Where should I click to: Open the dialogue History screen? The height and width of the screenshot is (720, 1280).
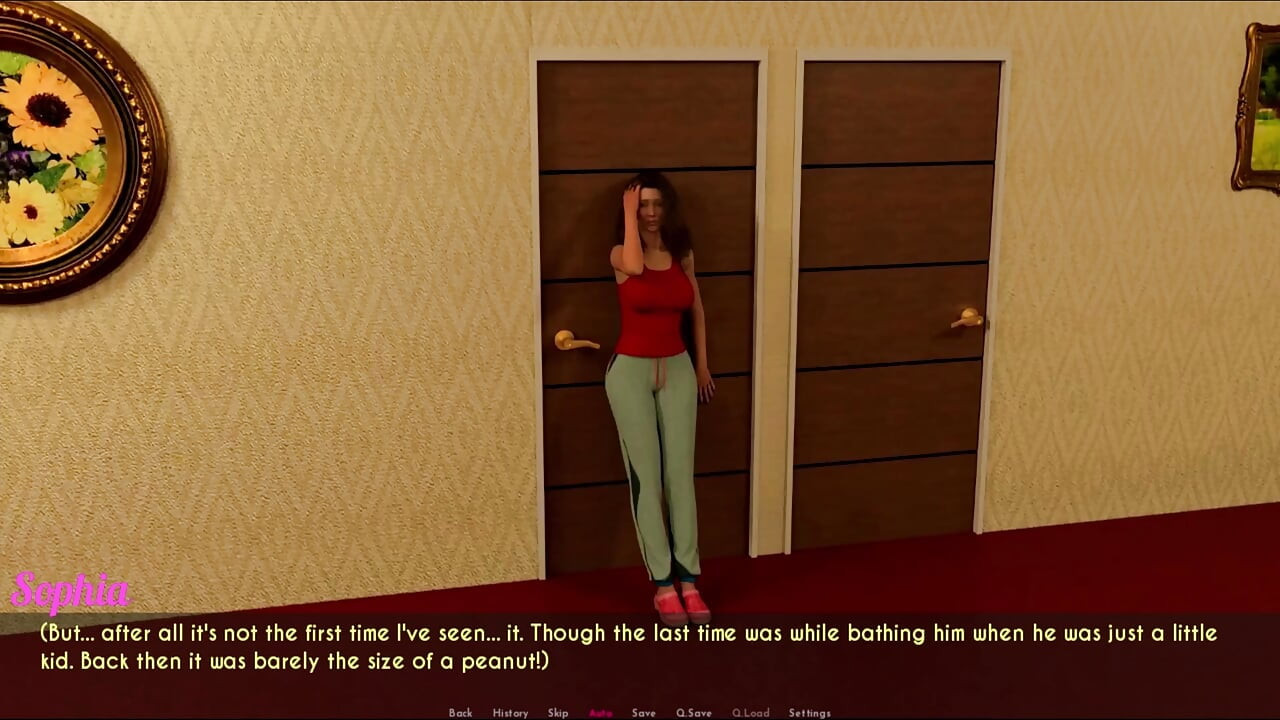(x=511, y=713)
